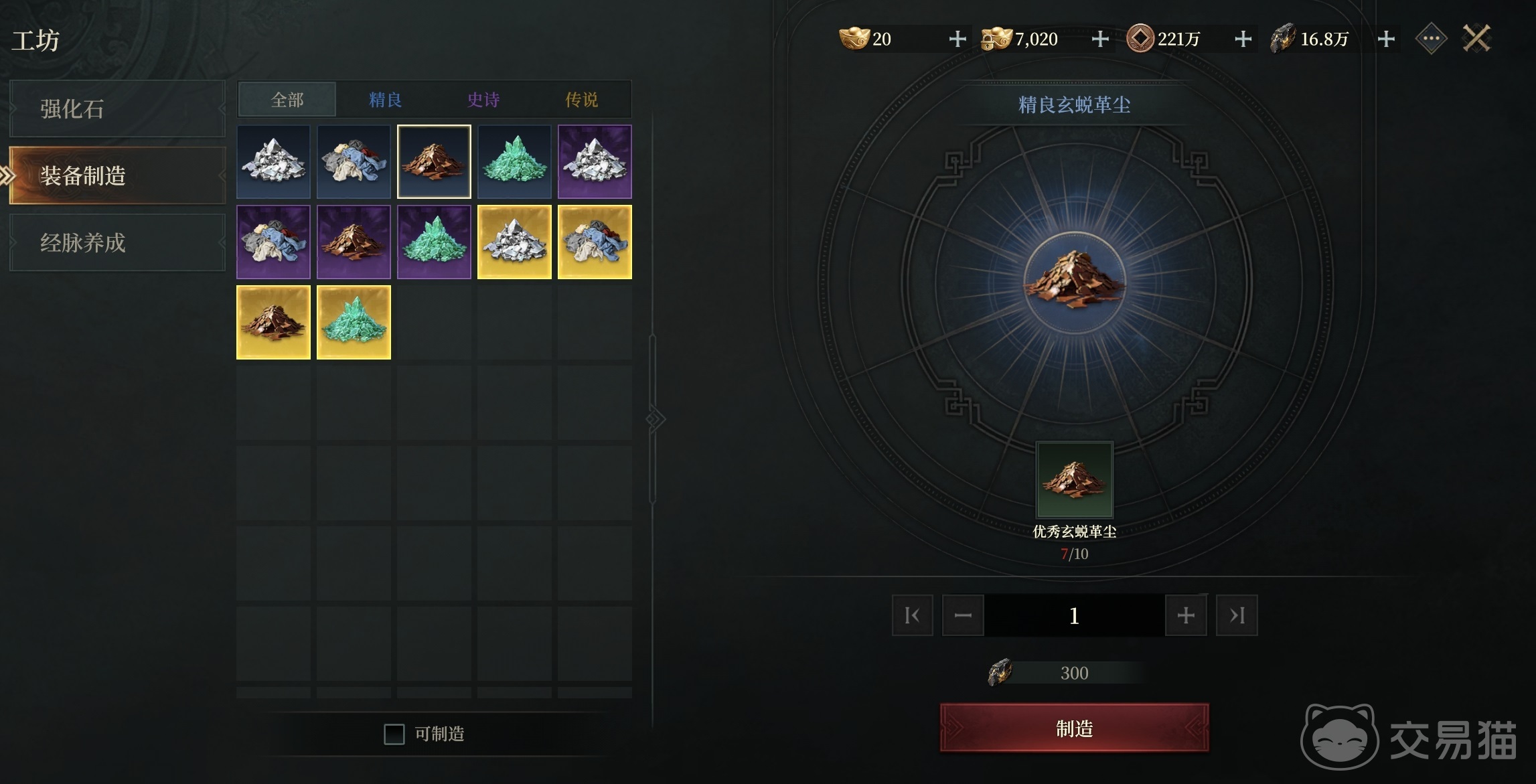The image size is (1536, 784).
Task: Filter by 传说 quality
Action: point(581,100)
